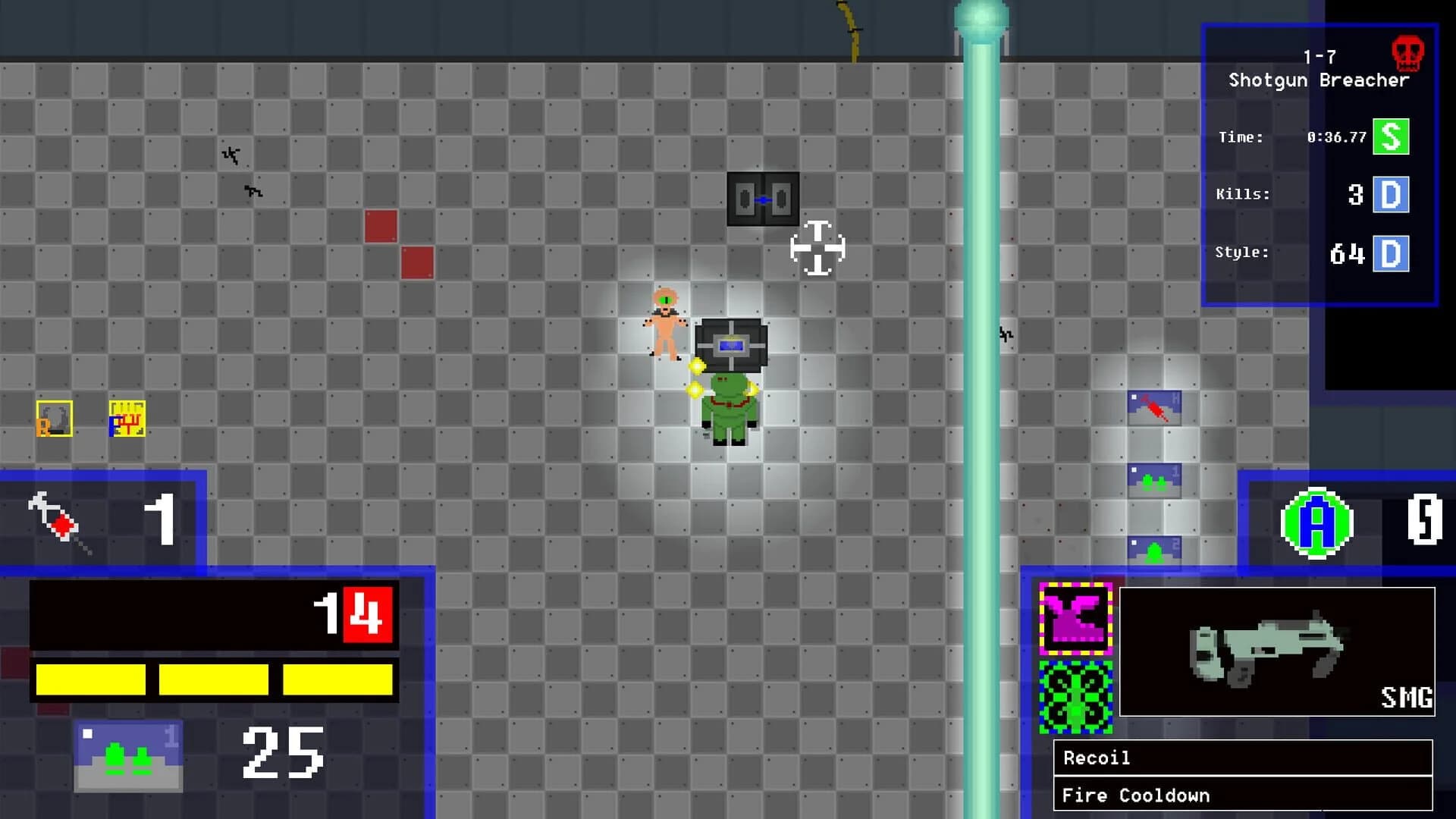Click the grenade icon beside the 25 counter
The width and height of the screenshot is (1456, 819).
pyautogui.click(x=127, y=755)
